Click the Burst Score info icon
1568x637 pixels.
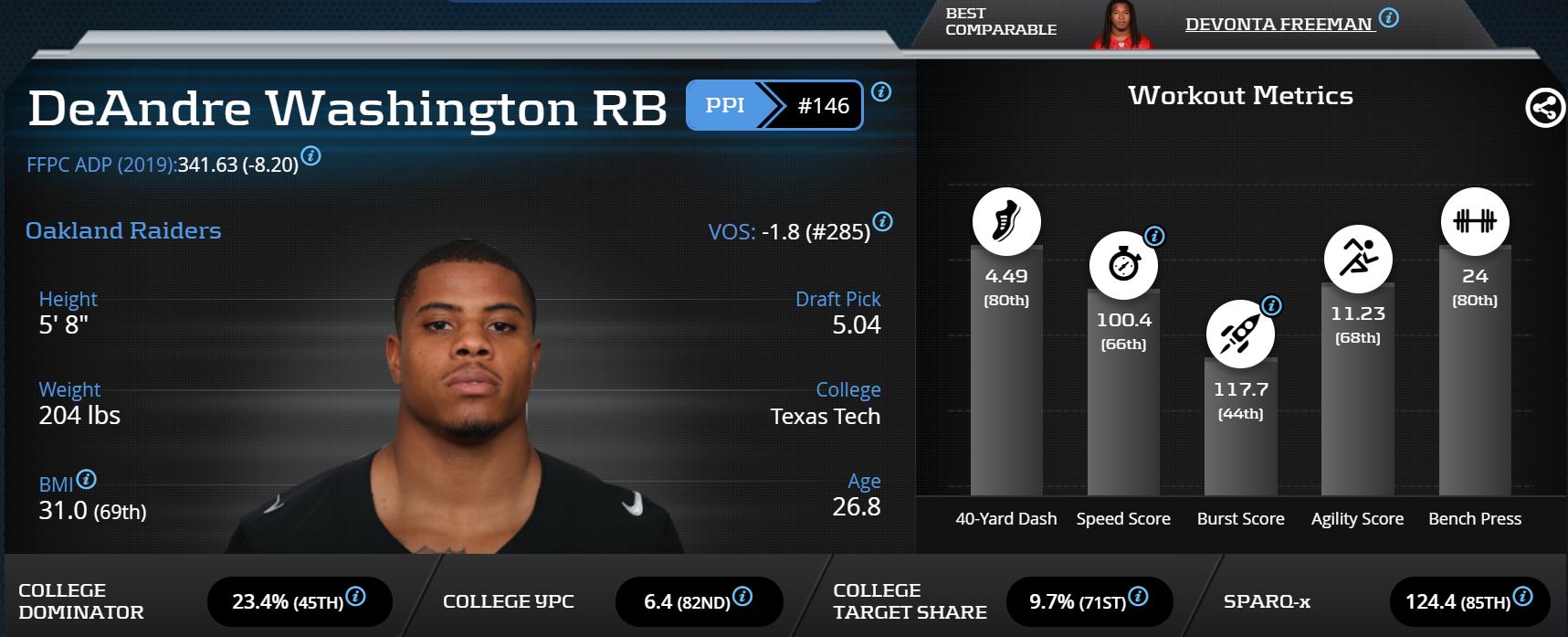click(x=1271, y=305)
